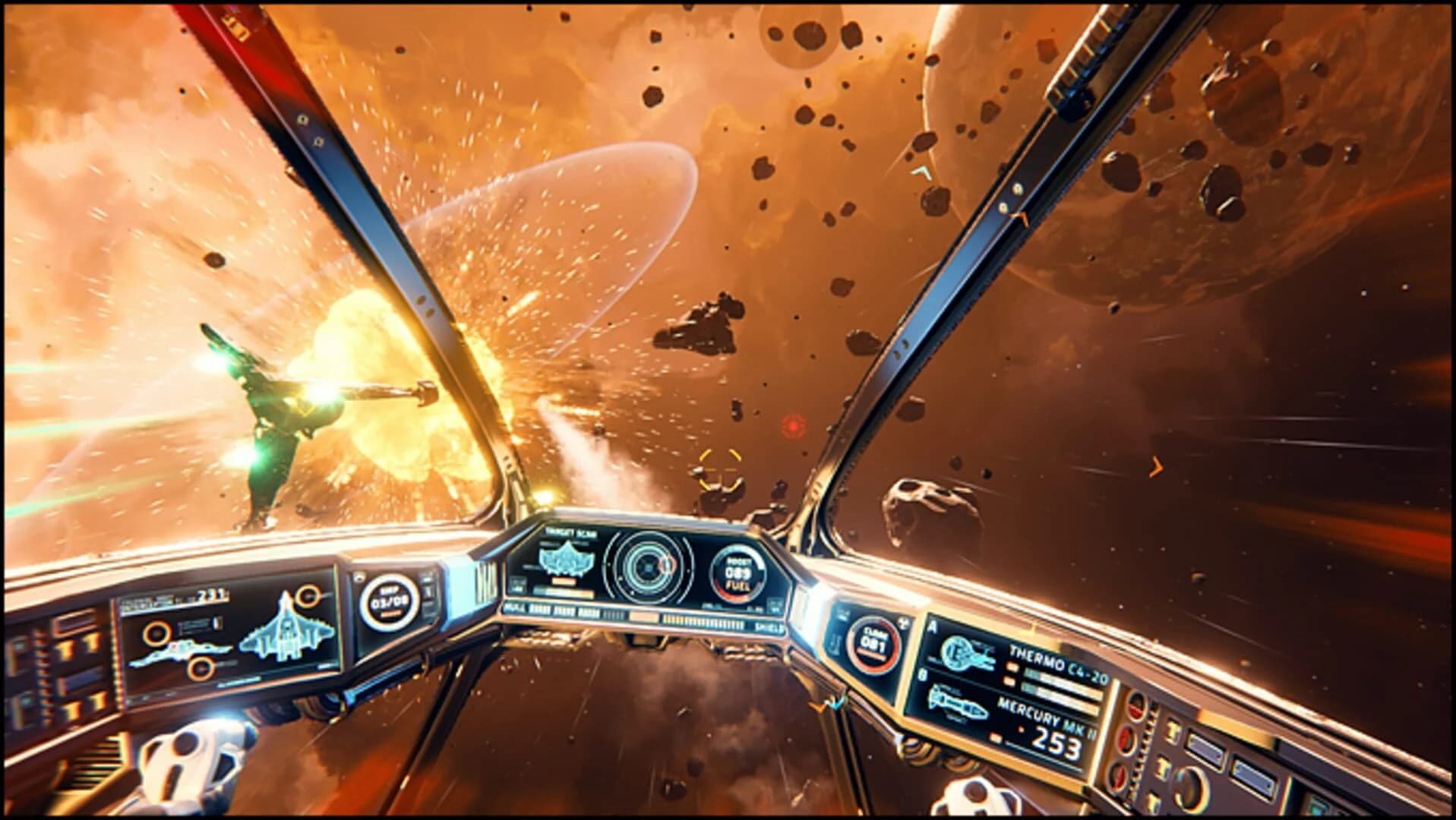
Task: Click the CUBE 081 gauge on right console
Action: tap(871, 645)
